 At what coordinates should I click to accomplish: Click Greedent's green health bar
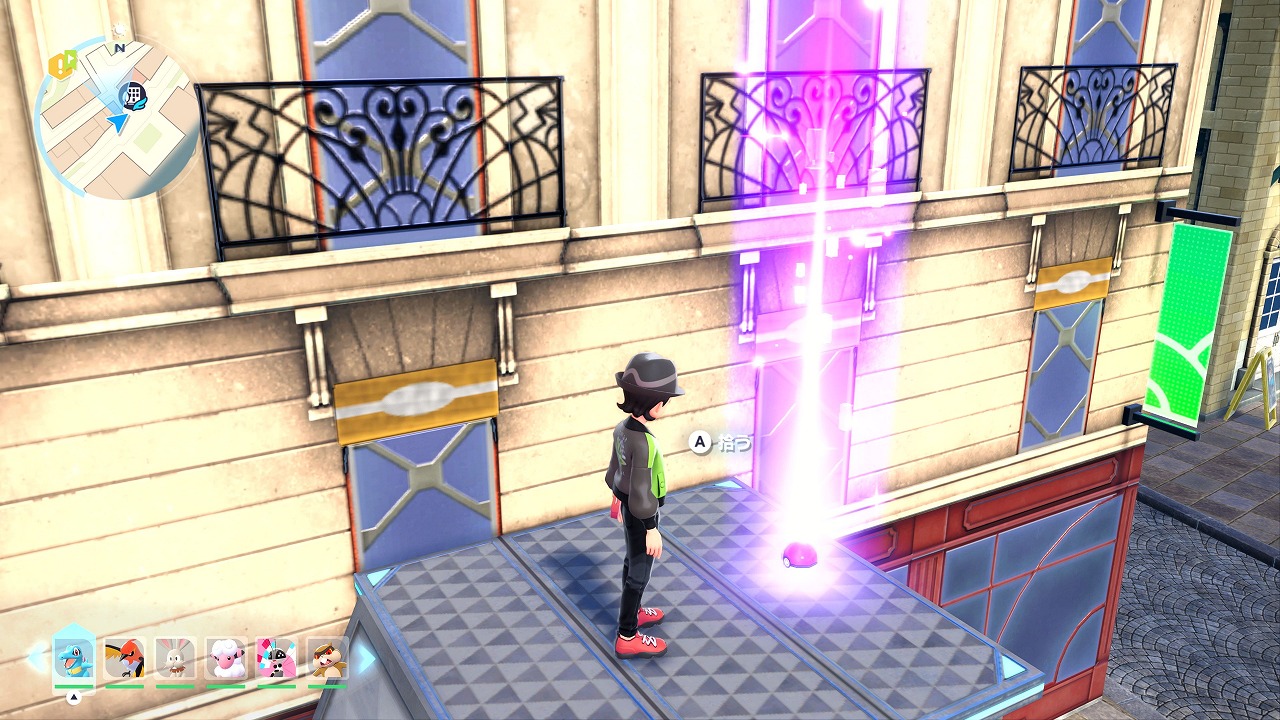[x=326, y=686]
